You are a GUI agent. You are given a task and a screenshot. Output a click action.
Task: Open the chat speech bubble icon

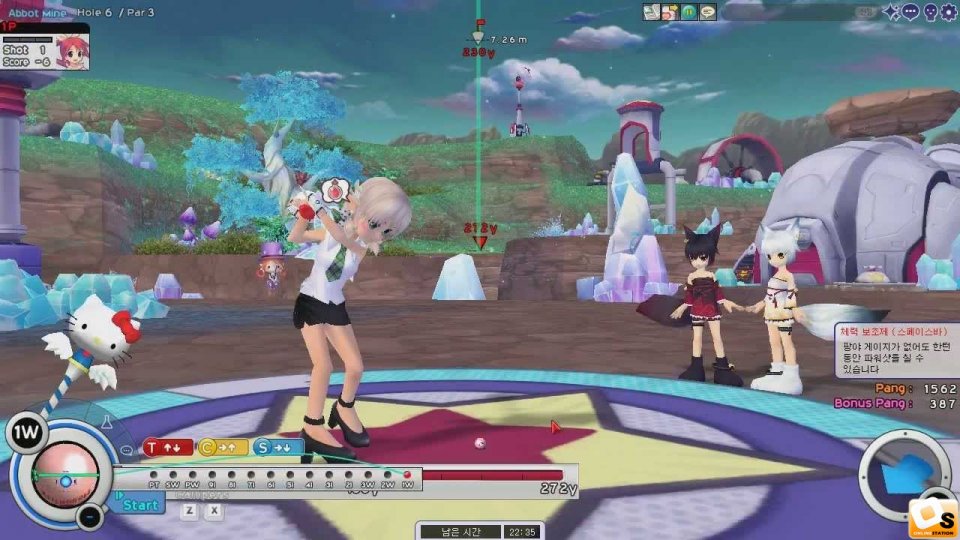click(910, 12)
